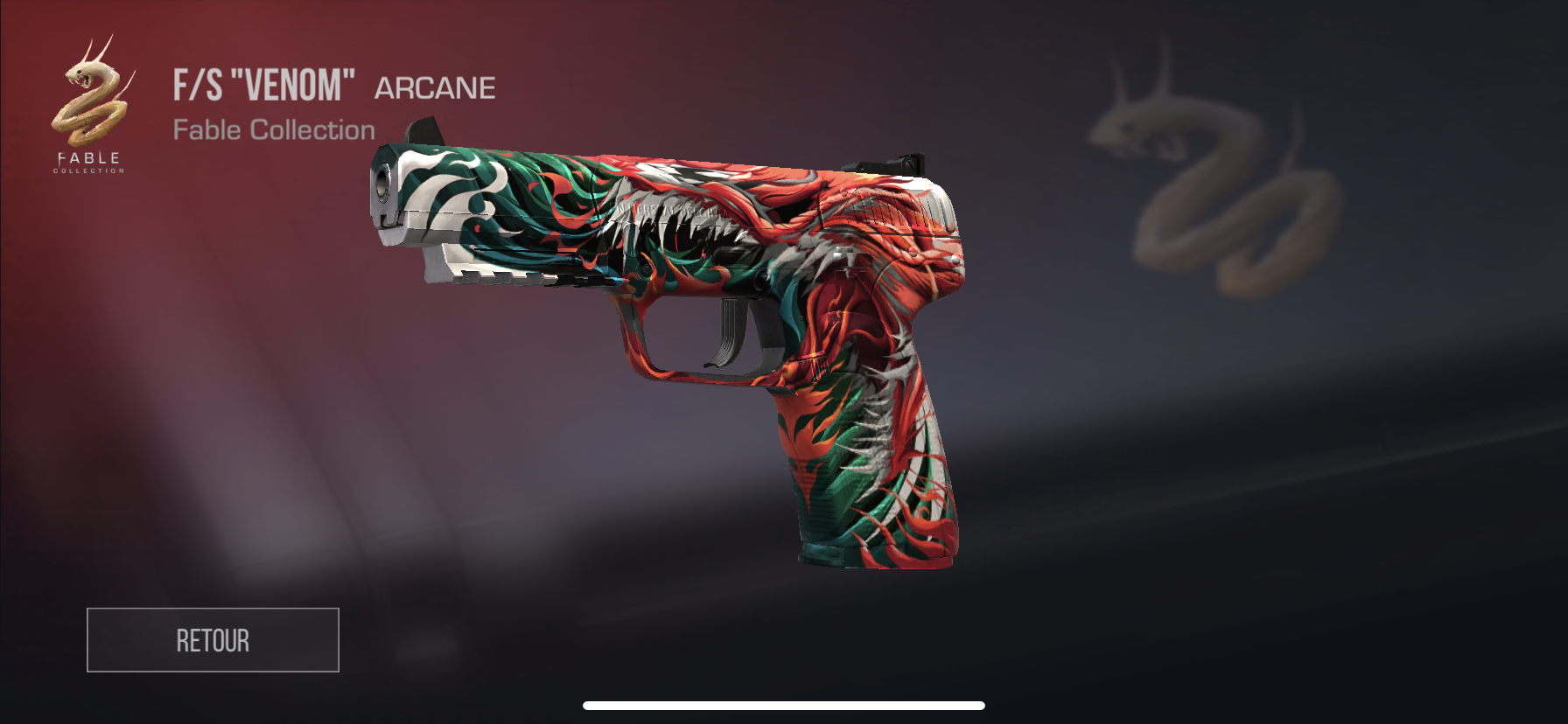Tap the home indicator bar at screen bottom
The image size is (1568, 724).
tap(784, 705)
